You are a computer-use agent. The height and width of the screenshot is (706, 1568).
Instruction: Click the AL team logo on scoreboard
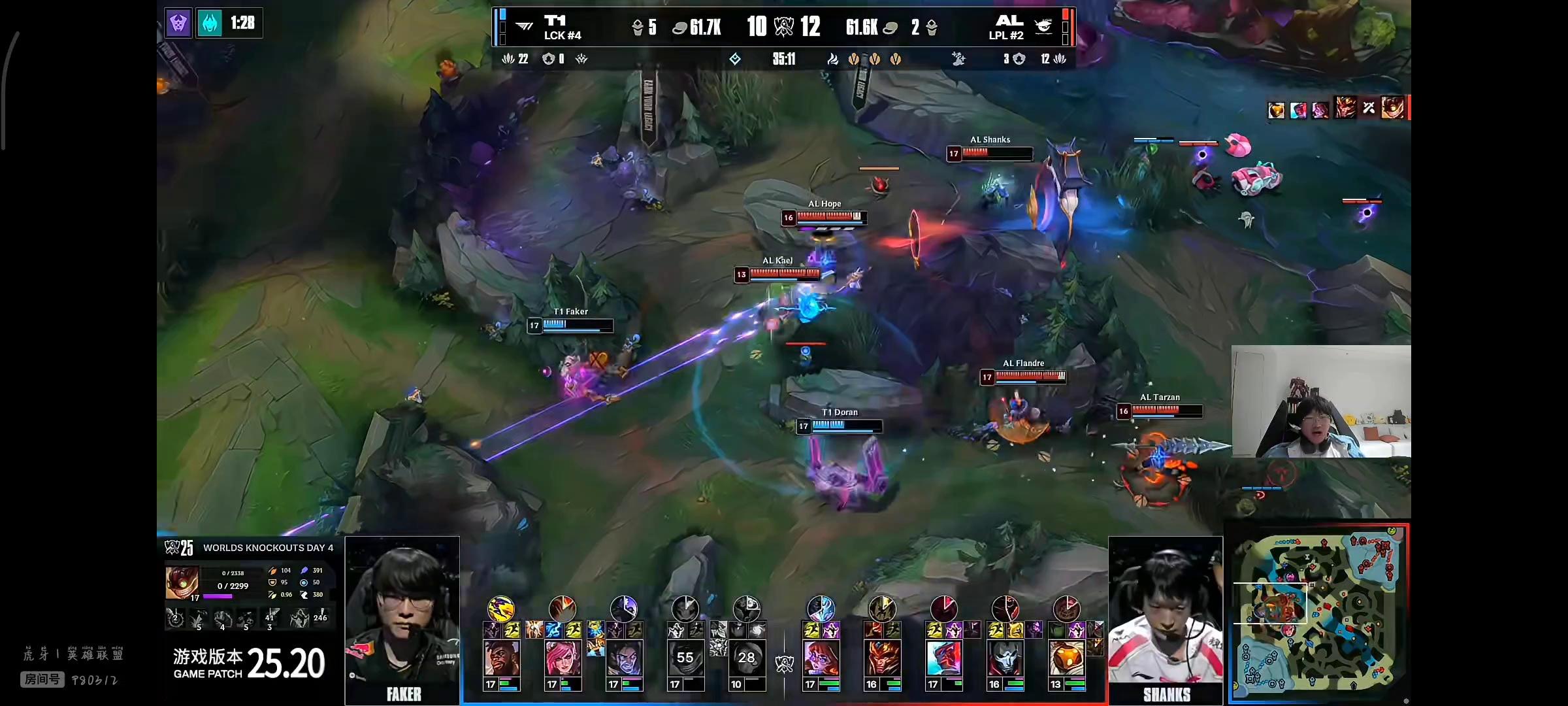point(1043,26)
